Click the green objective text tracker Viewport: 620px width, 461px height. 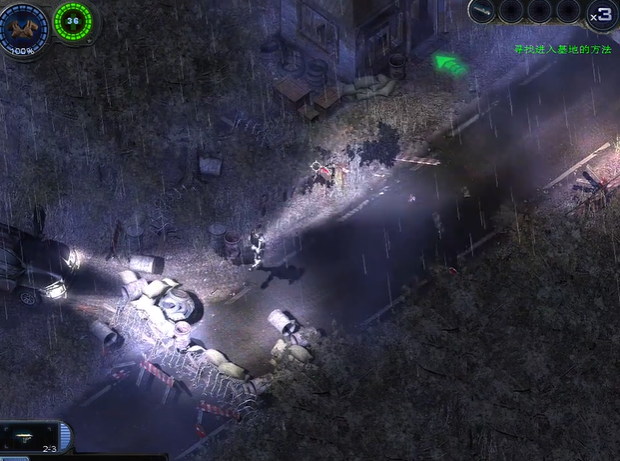click(561, 49)
